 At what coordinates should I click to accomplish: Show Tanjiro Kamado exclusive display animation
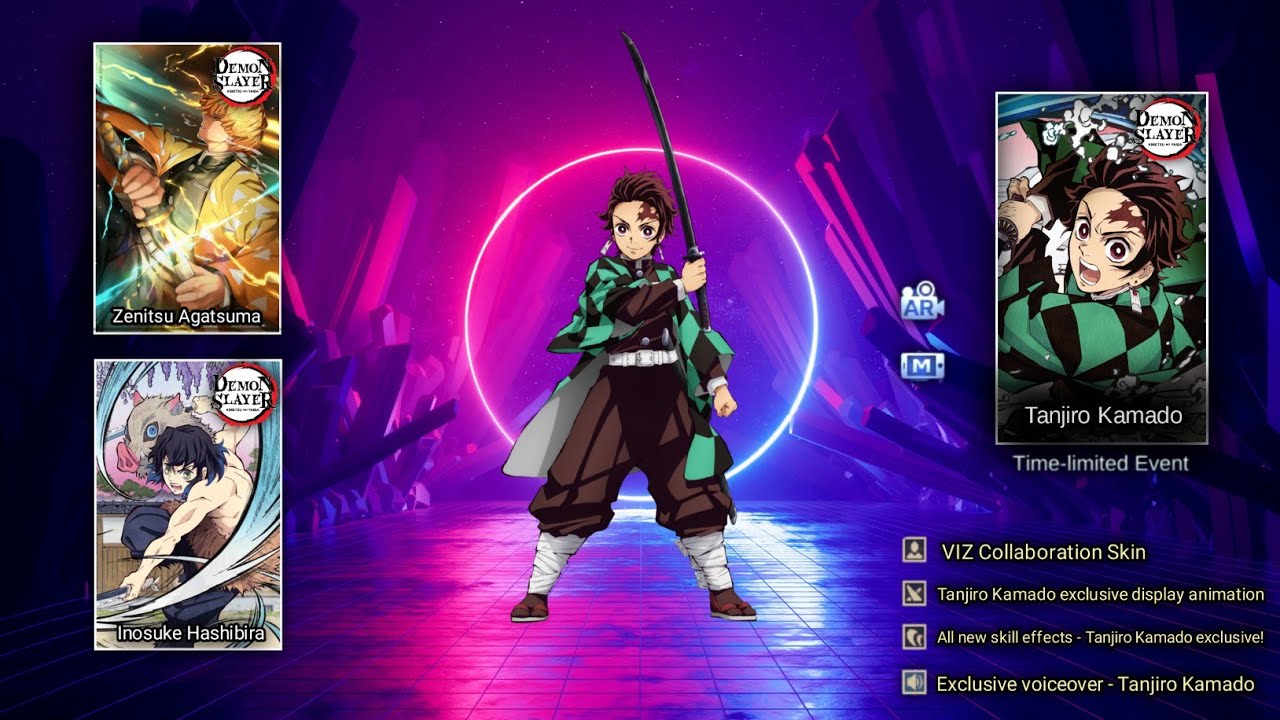[x=1100, y=595]
